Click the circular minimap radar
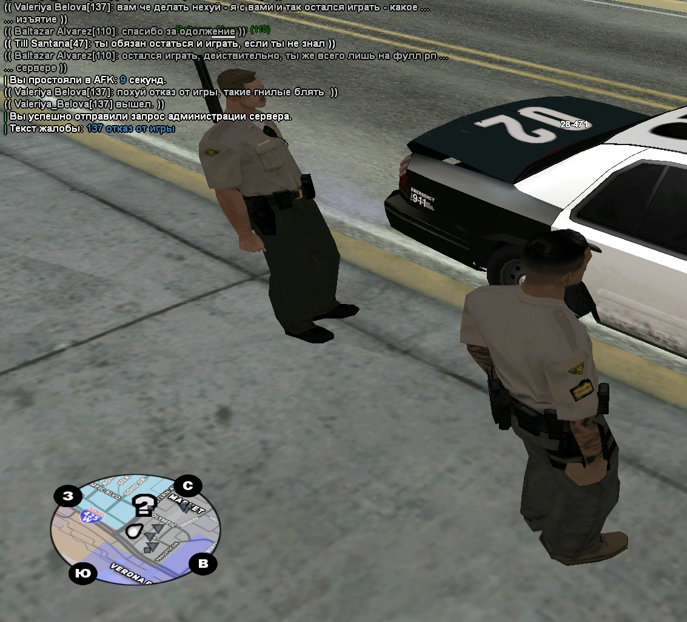 click(138, 528)
